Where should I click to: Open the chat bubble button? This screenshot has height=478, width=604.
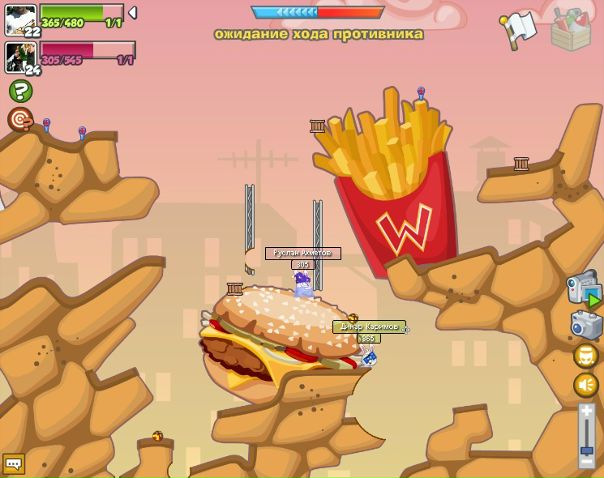[13, 464]
